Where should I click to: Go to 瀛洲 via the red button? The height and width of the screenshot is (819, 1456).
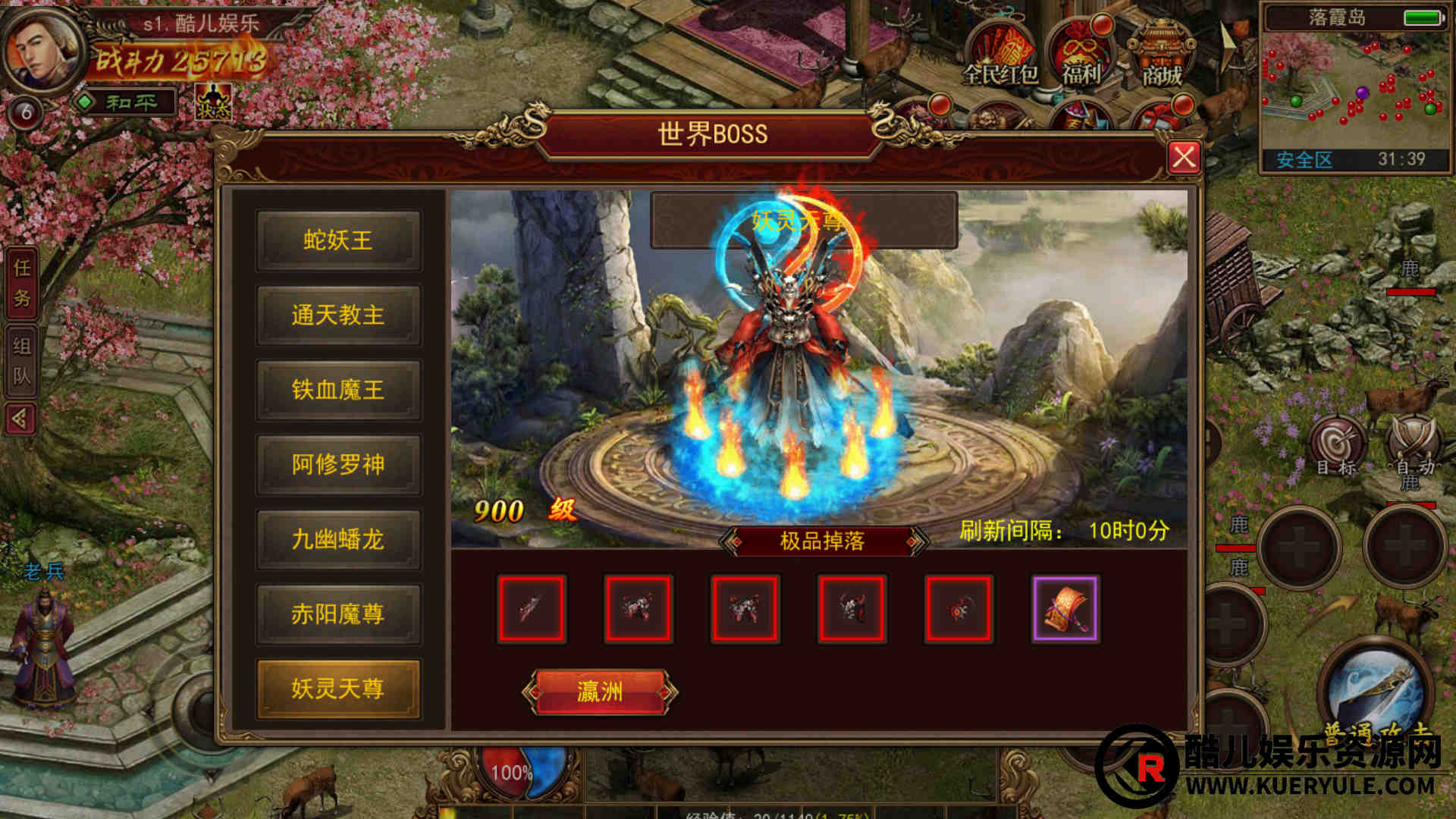599,692
